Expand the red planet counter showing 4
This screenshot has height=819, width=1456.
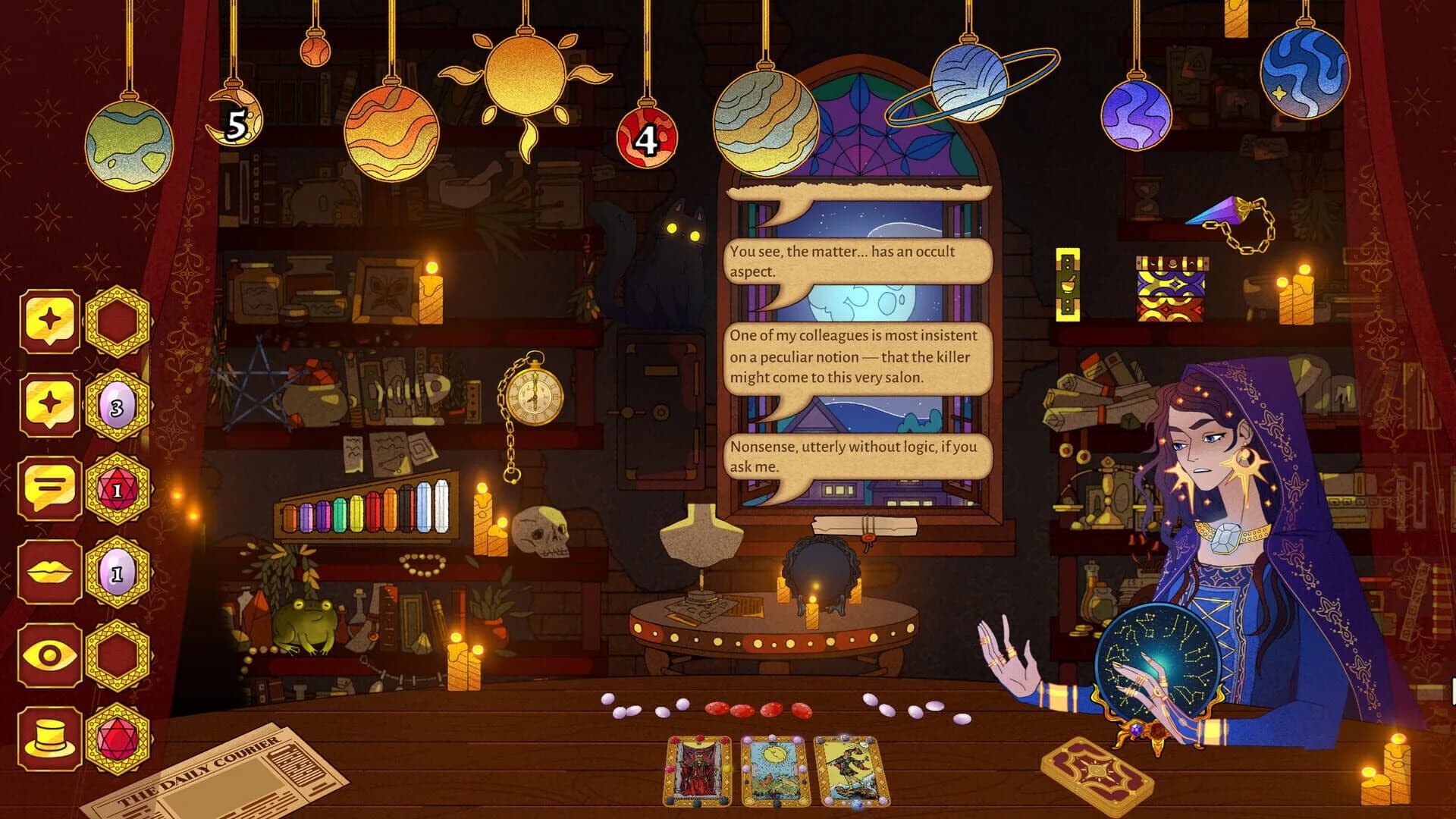[645, 139]
